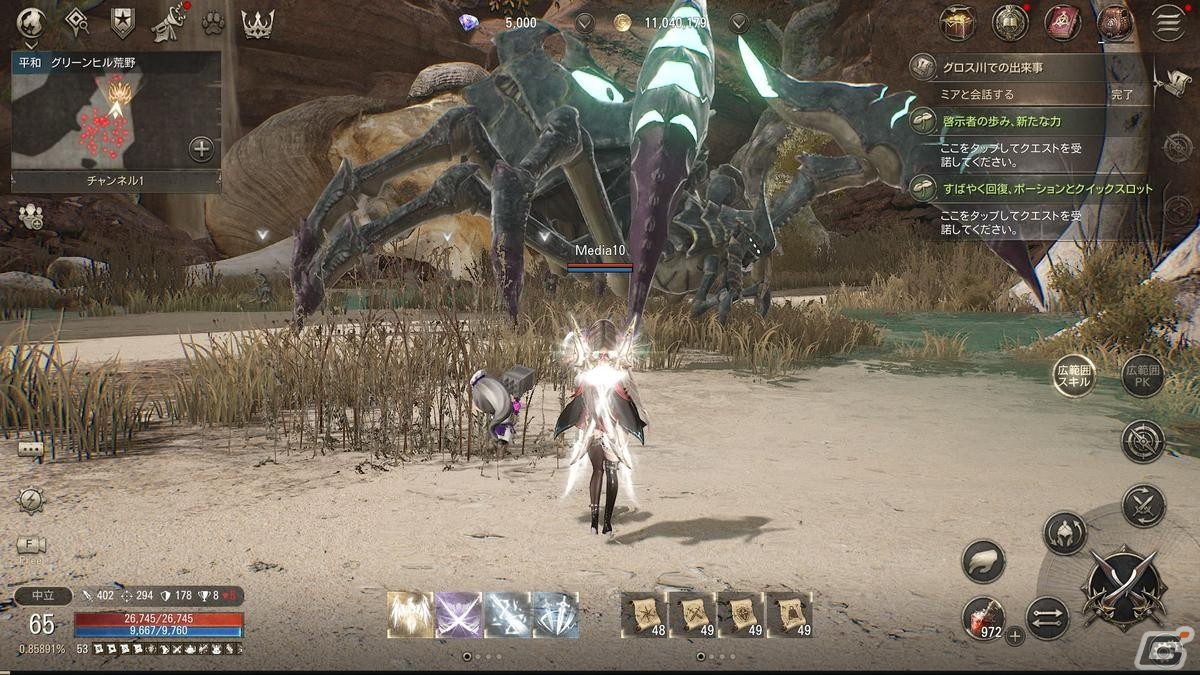Toggle the 広範囲スキル button

click(x=1074, y=377)
